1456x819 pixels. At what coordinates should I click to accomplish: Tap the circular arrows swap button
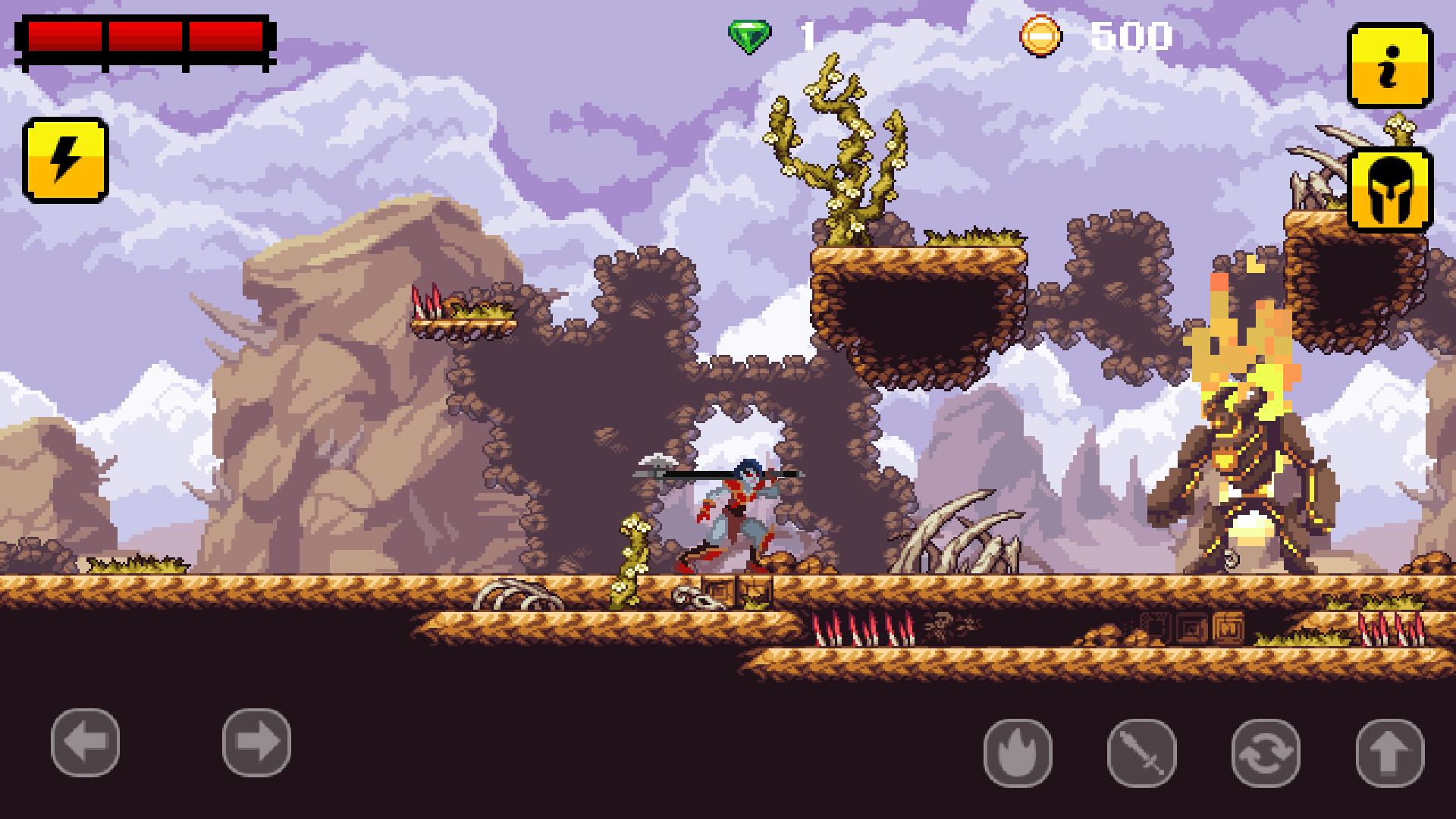(1266, 753)
